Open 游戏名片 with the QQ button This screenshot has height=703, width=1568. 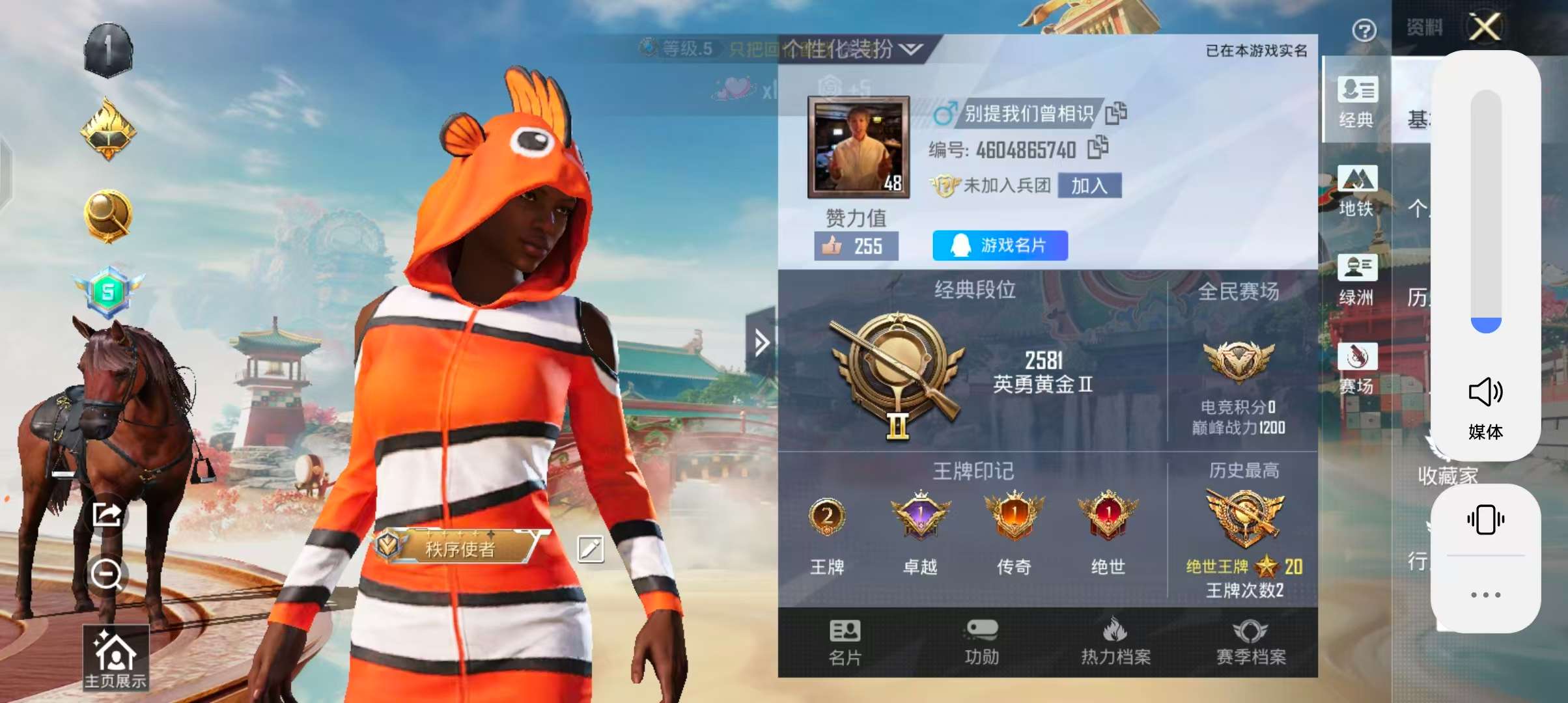point(1000,245)
